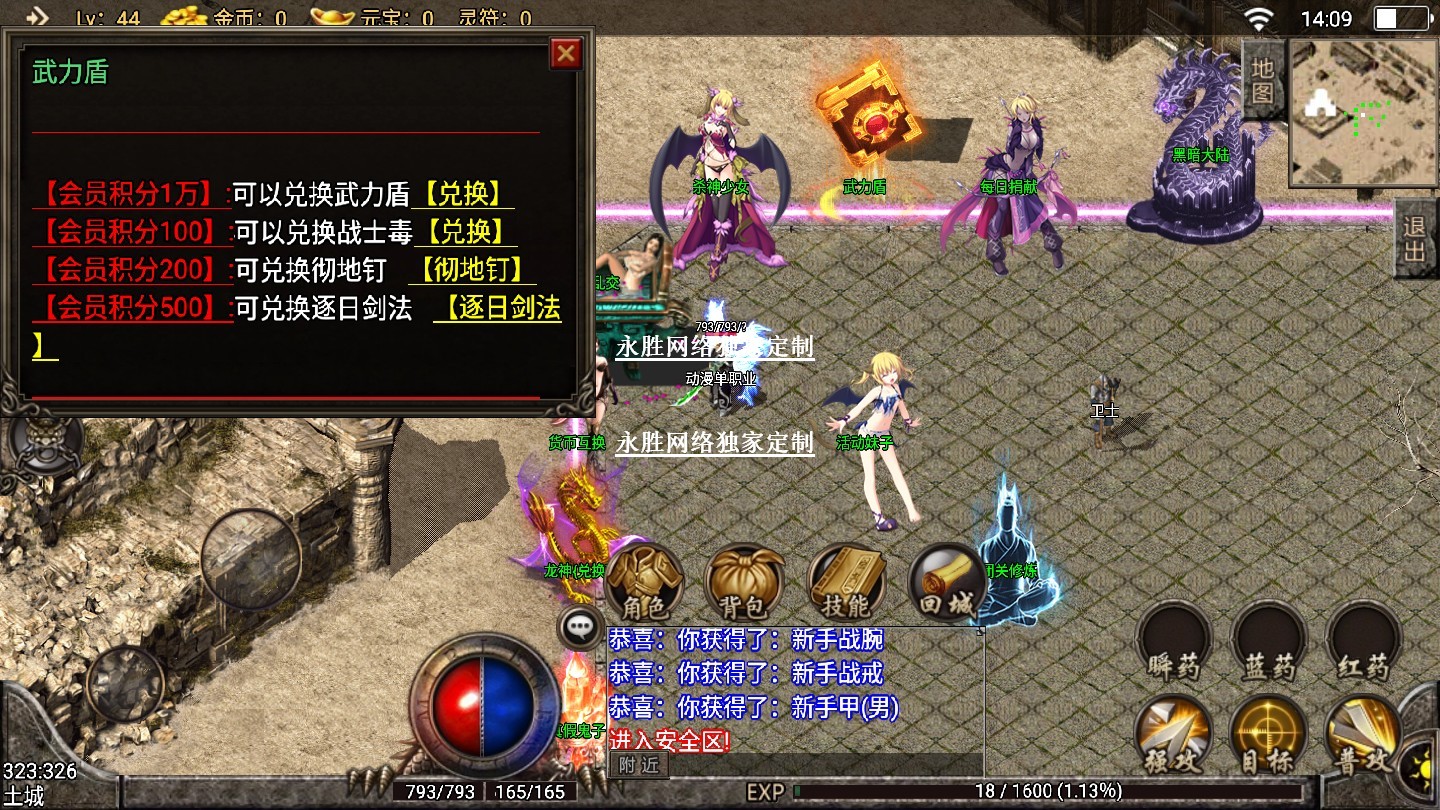
Task: Redeem 战士毒 with the 兑换 link
Action: coord(463,232)
